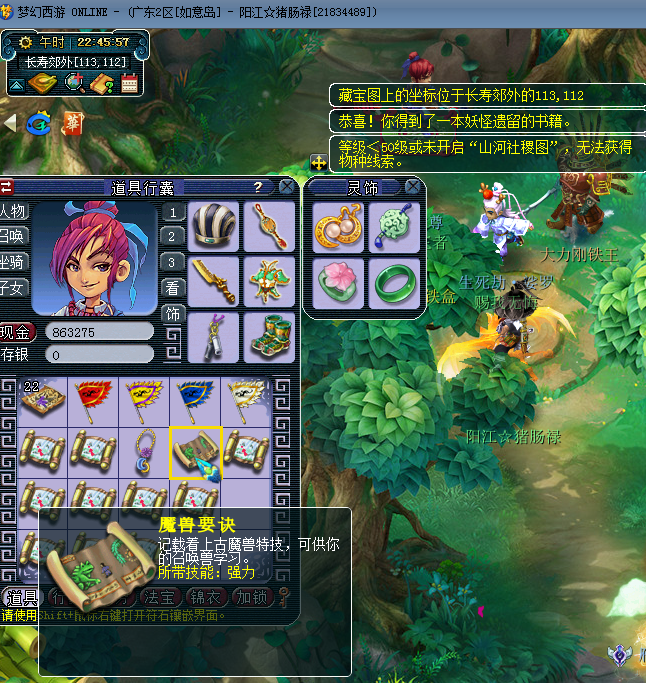646x683 pixels.
Task: Select the golden blade weapon slot
Action: pos(214,281)
